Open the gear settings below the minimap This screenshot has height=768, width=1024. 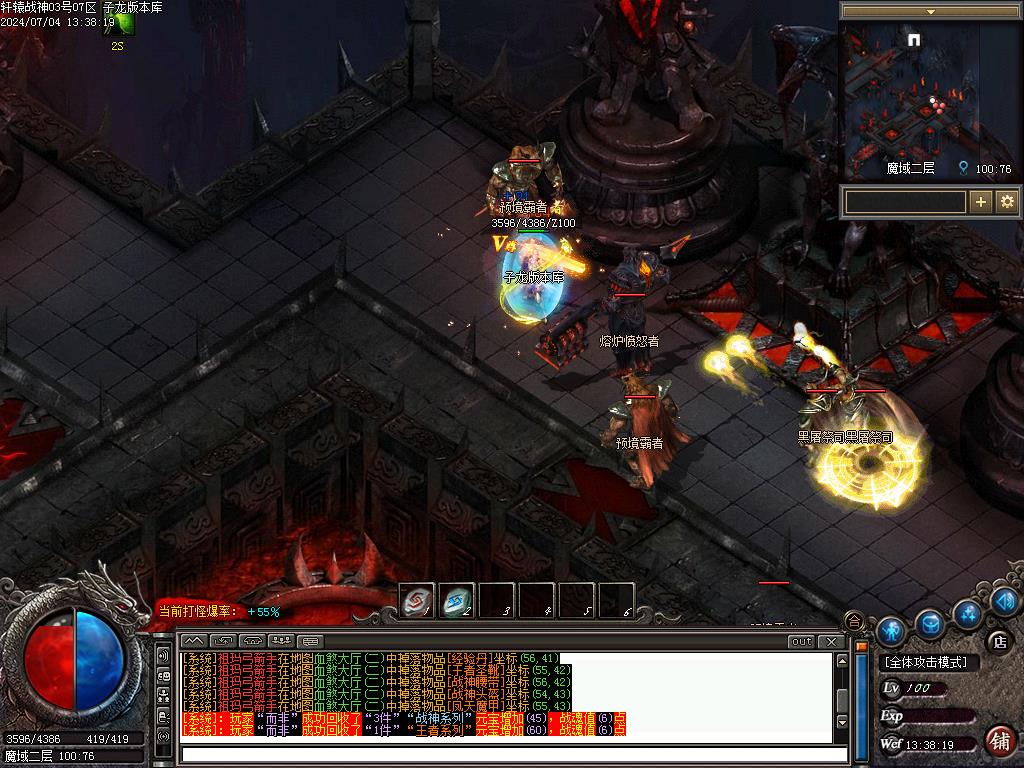[x=1006, y=202]
